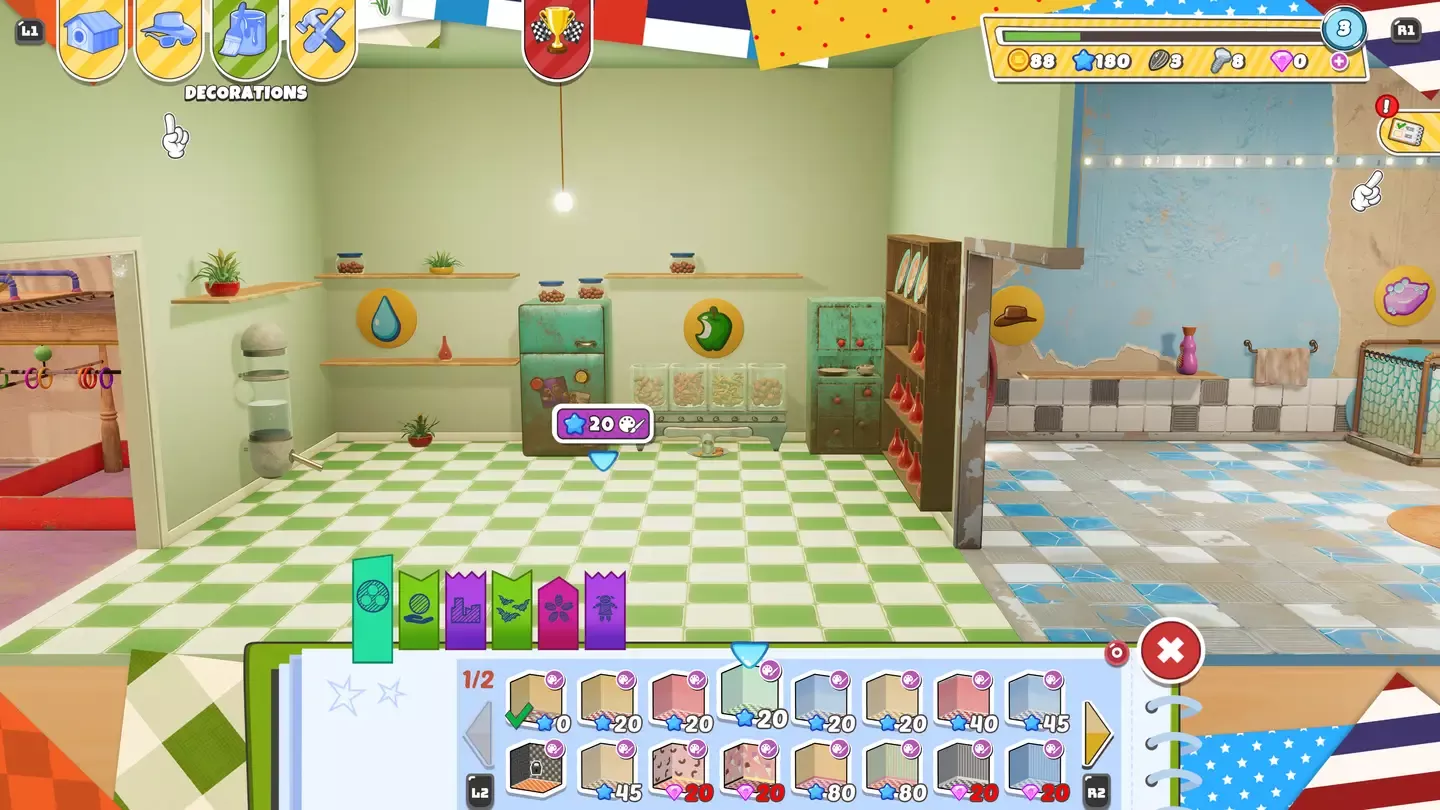Viewport: 1440px width, 810px height.
Task: Open the trophy challenges banner
Action: [557, 30]
